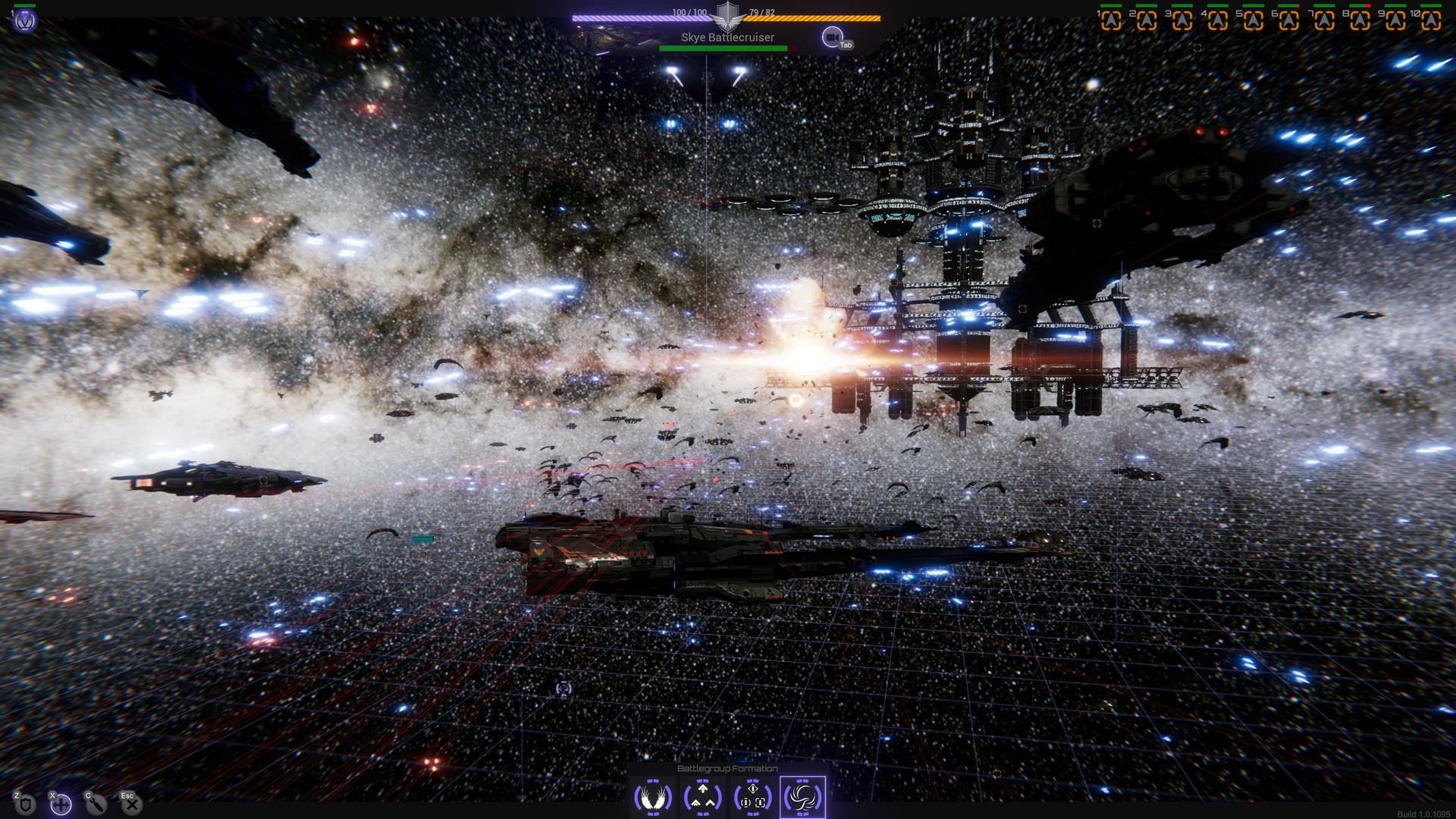1456x819 pixels.
Task: Select the swirl battlegroup formation
Action: (802, 797)
